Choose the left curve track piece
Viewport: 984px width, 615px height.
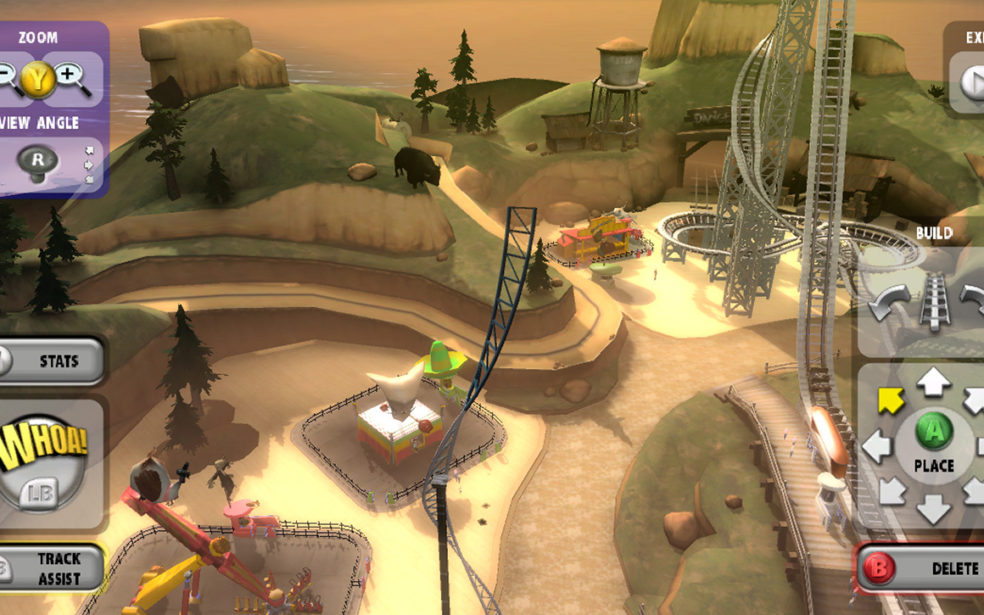tap(890, 301)
